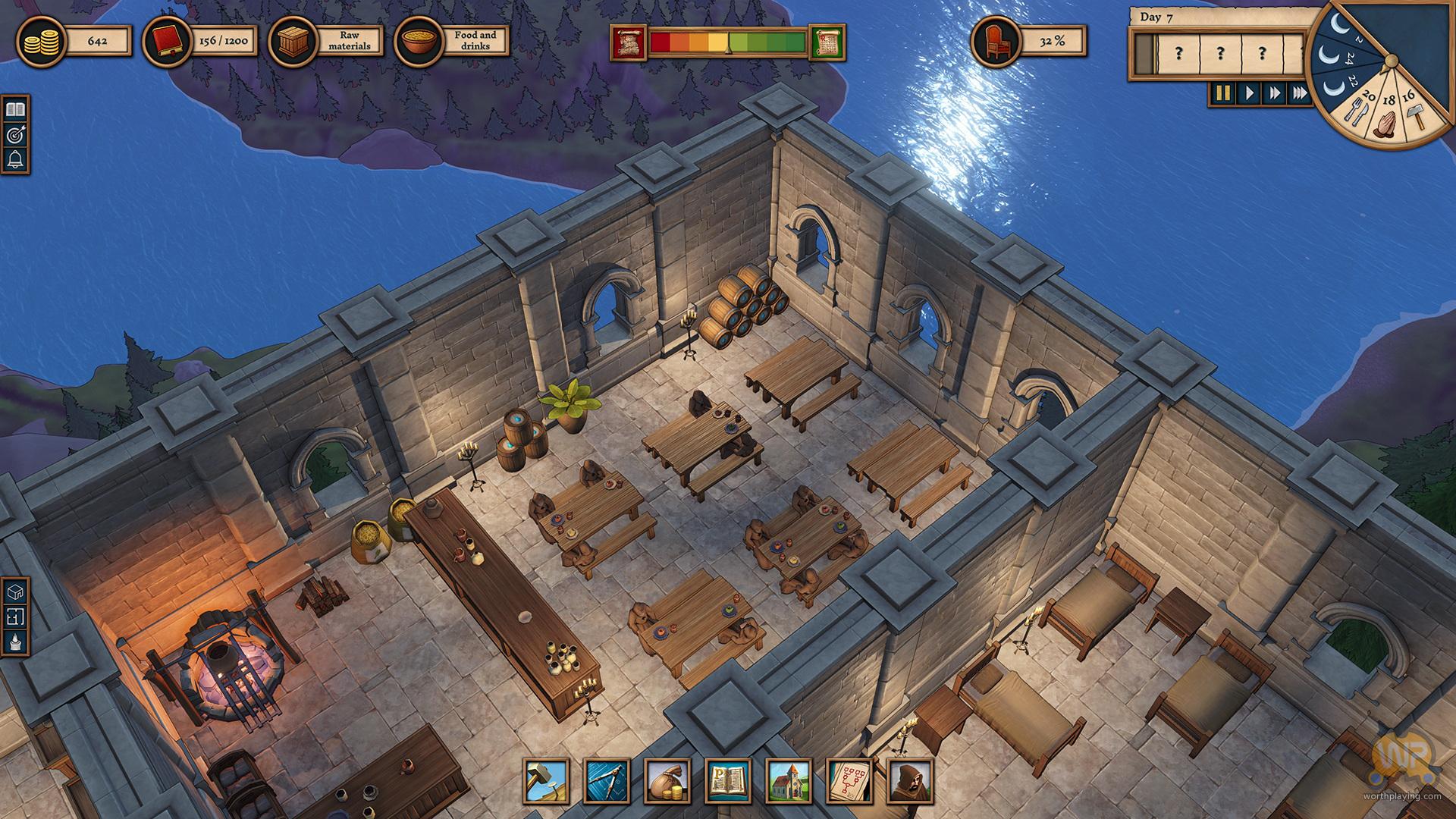Screen dimensions: 1456x819
Task: Open the money bag economy menu
Action: [x=667, y=781]
